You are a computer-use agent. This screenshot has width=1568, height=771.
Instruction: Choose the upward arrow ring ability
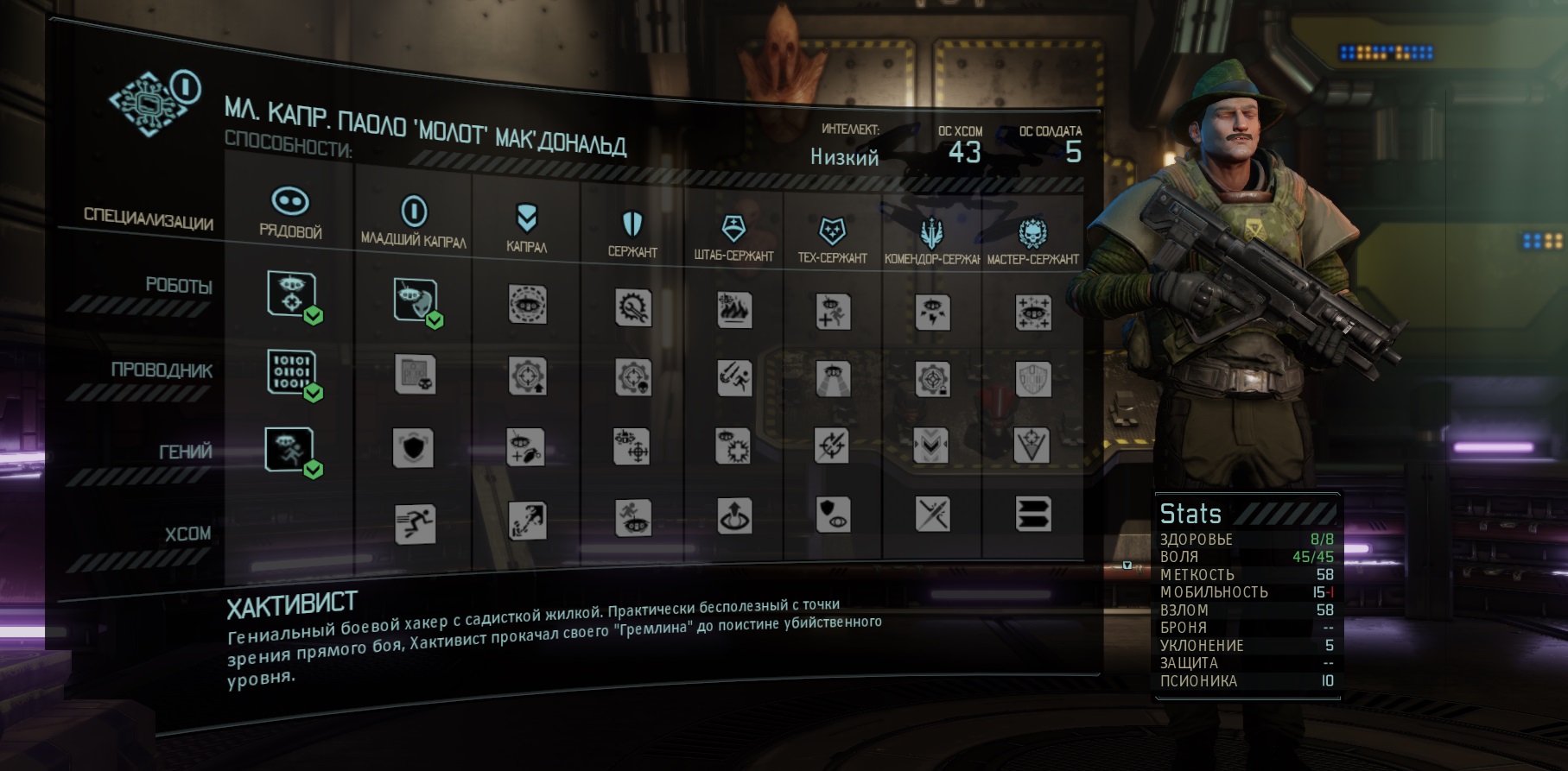coord(734,516)
